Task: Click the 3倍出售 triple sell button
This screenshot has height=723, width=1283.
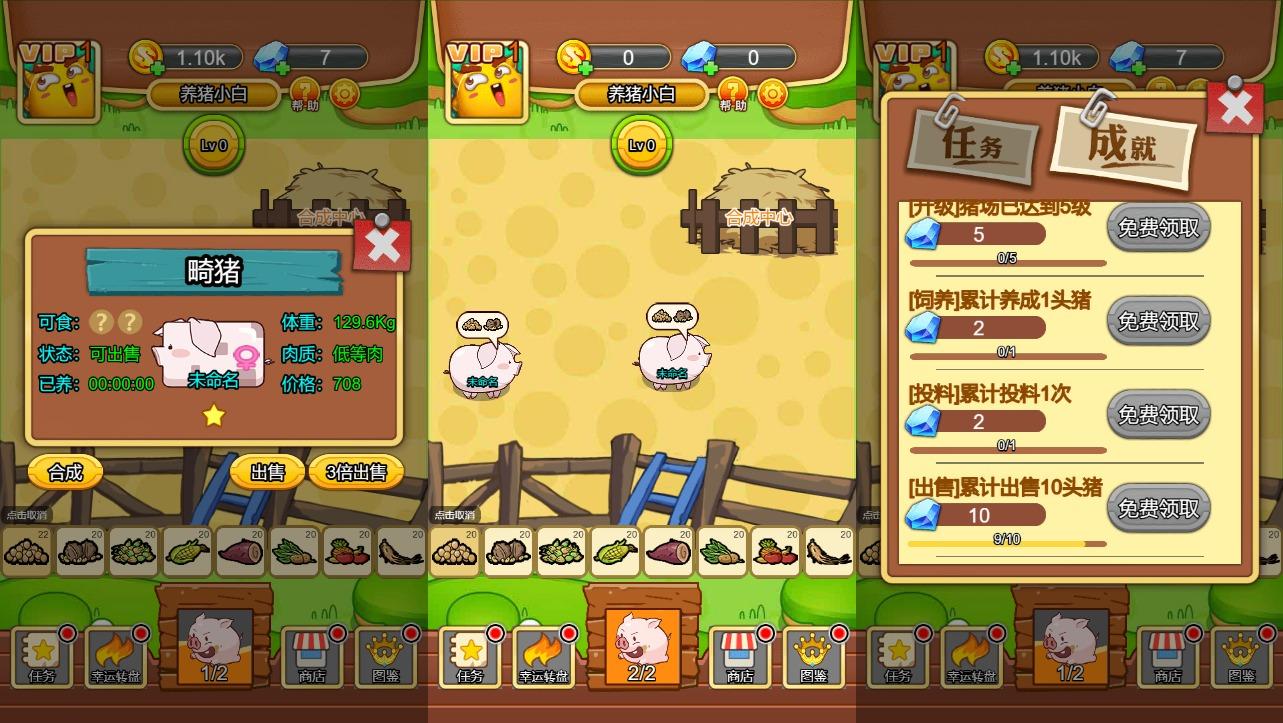Action: point(357,472)
